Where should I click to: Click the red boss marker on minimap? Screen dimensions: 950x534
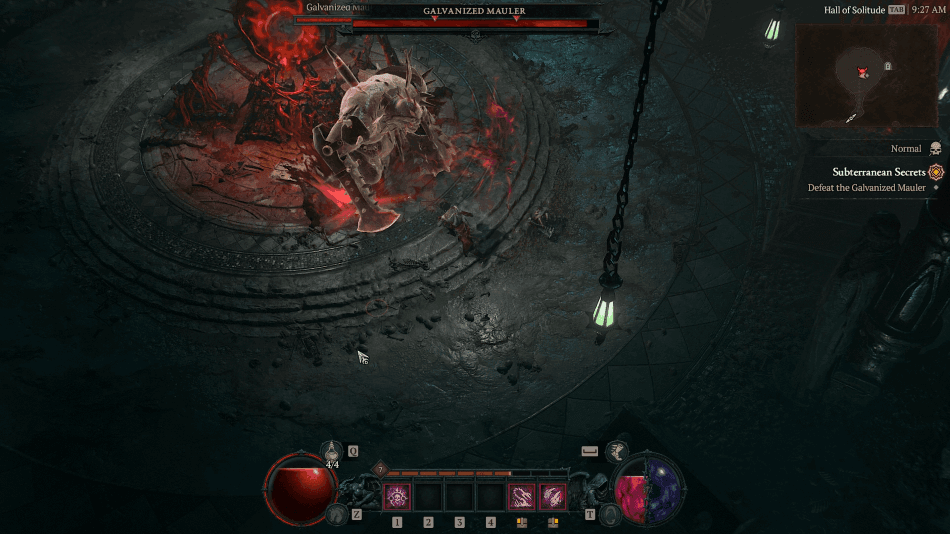click(862, 72)
